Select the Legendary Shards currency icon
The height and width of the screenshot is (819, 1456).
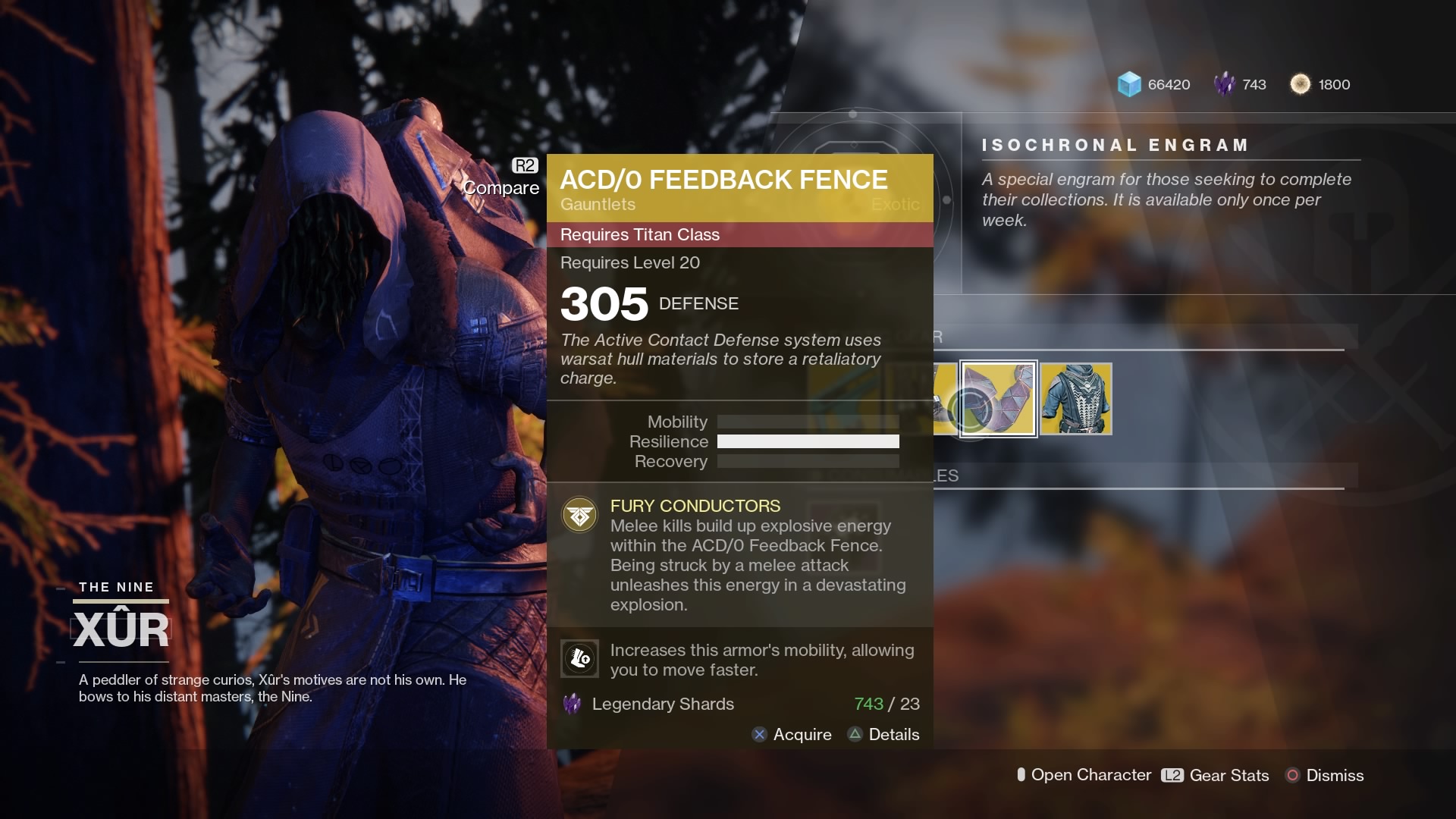pyautogui.click(x=1225, y=84)
